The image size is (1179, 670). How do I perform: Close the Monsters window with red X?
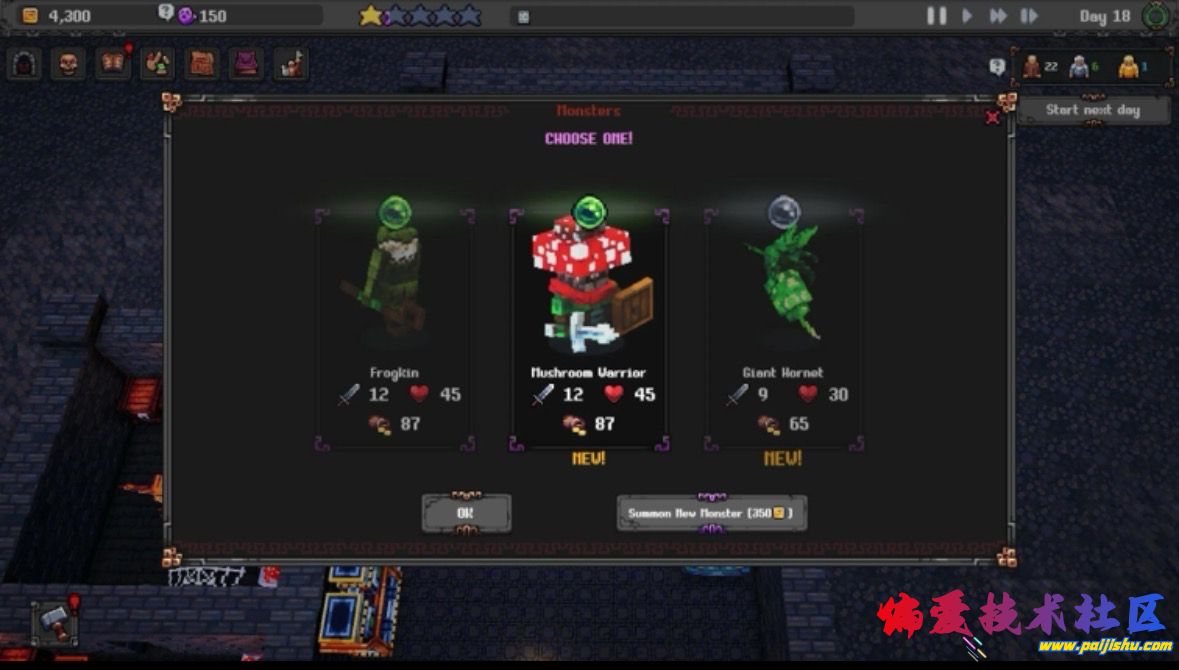[x=992, y=117]
